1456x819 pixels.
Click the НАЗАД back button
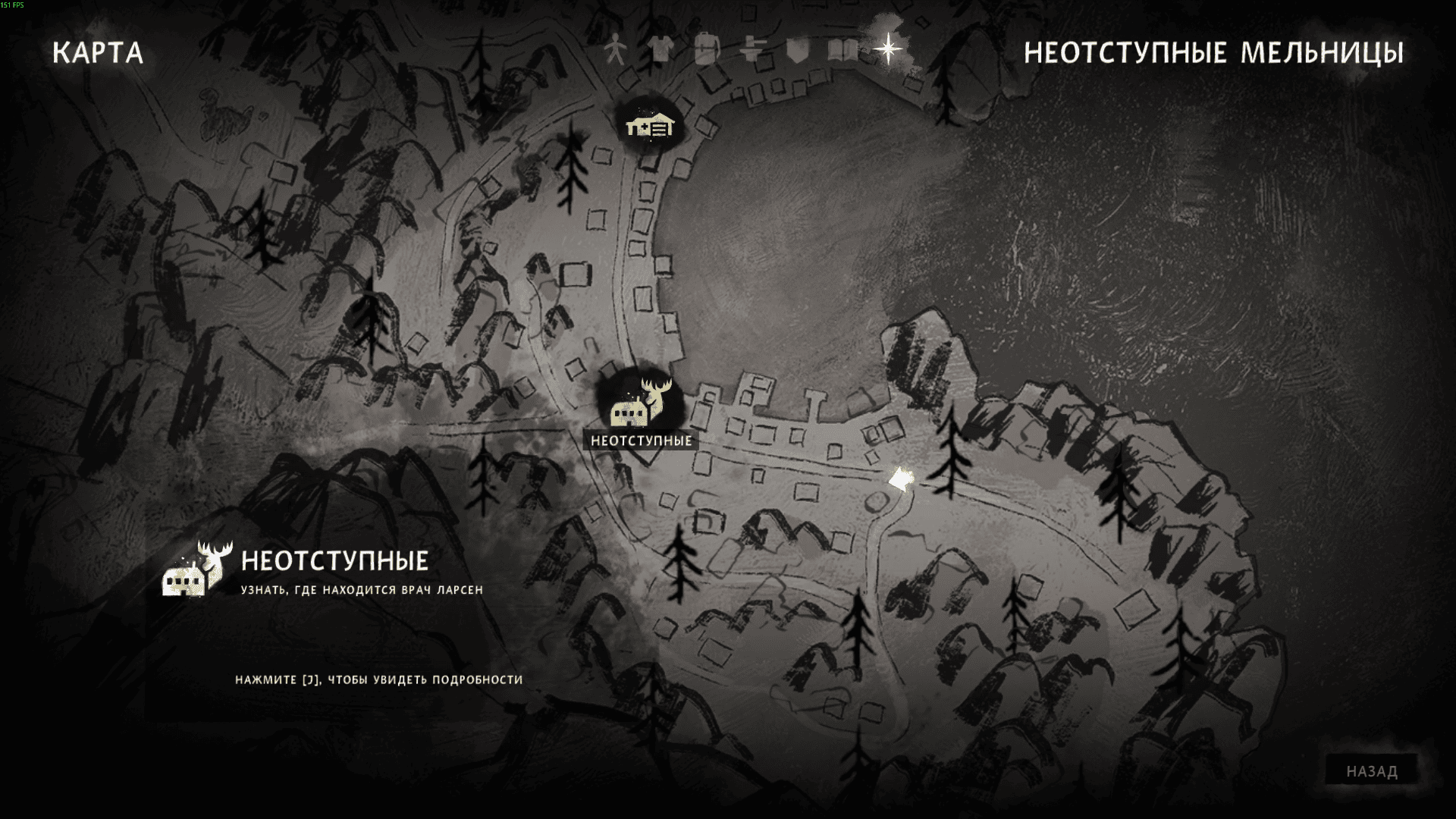1371,771
